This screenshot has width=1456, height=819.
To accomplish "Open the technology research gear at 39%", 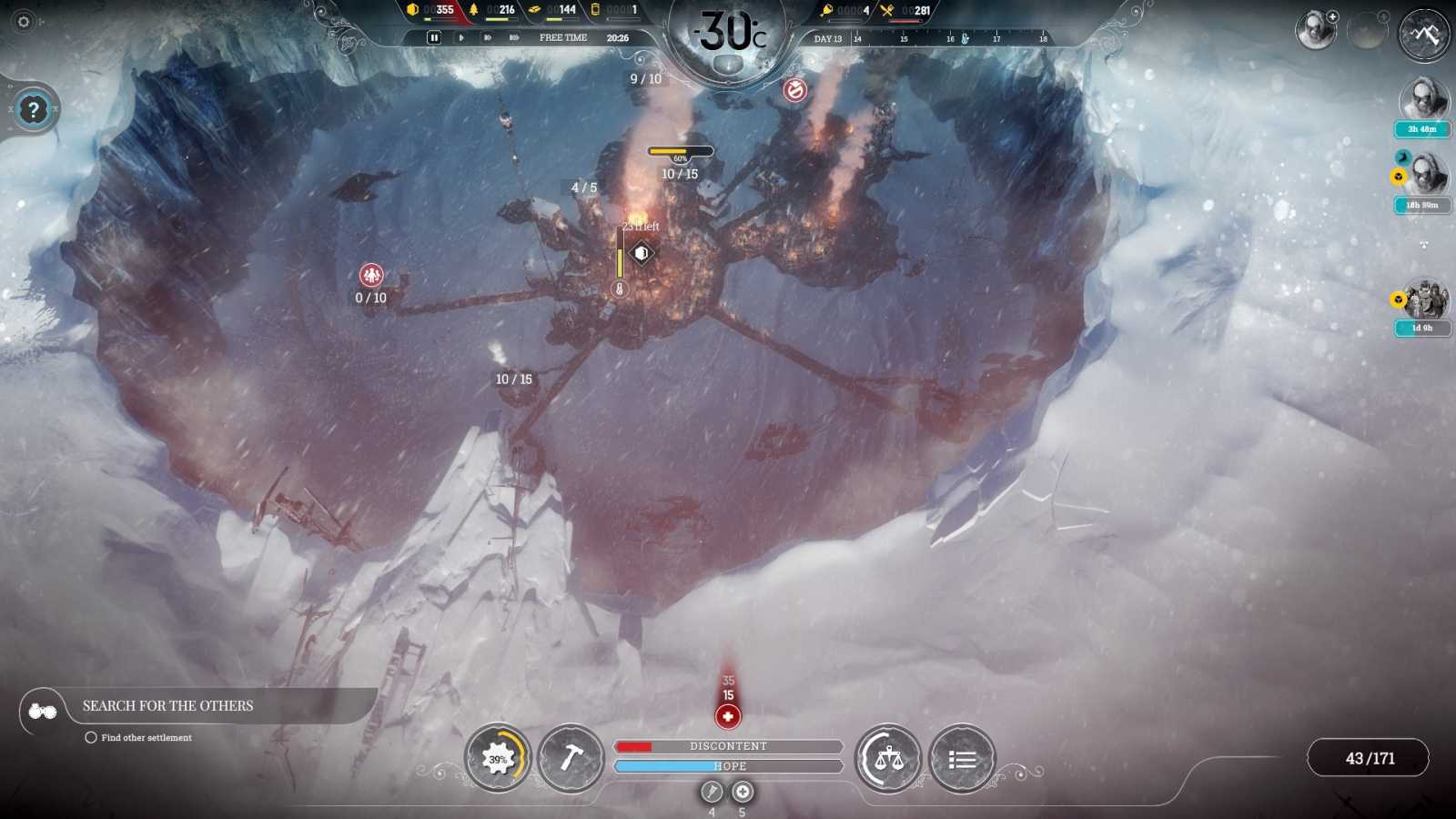I will (498, 758).
